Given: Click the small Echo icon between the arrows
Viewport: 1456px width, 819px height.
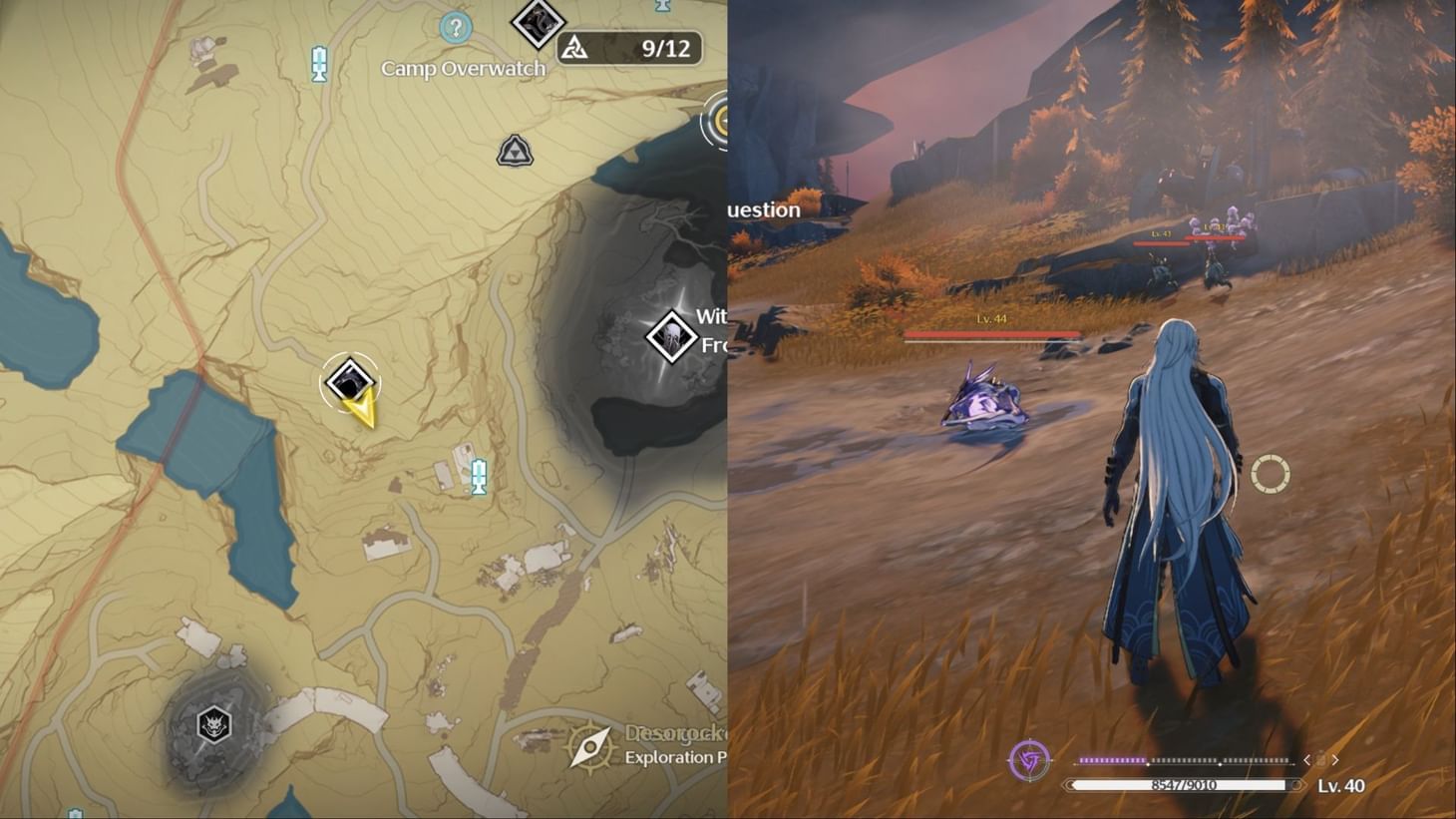Looking at the screenshot, I should [x=1320, y=760].
